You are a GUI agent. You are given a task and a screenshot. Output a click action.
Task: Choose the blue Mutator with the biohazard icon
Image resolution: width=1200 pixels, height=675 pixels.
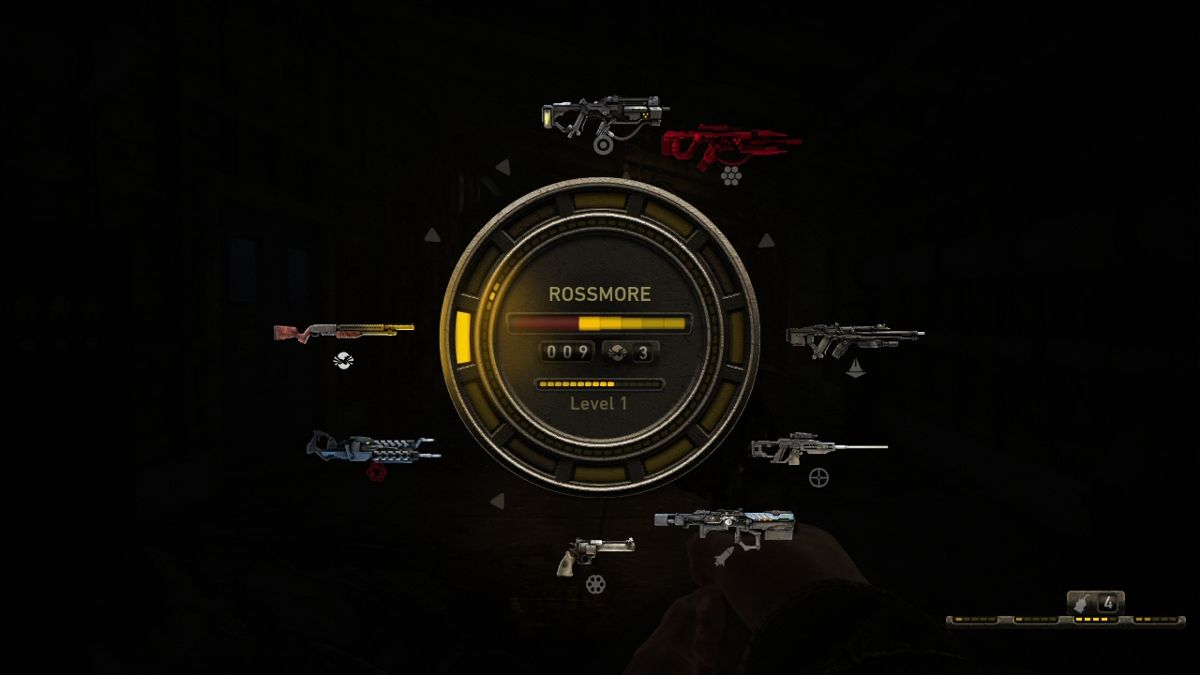(x=371, y=447)
